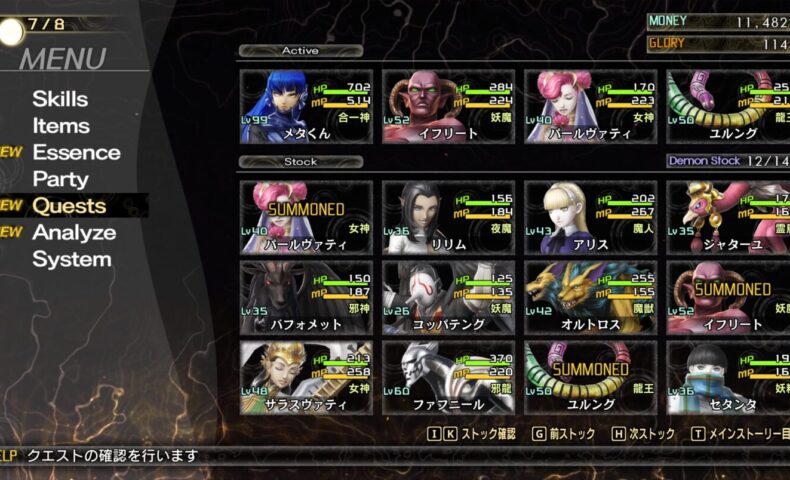Open the Skills menu entry
790x480 pixels.
coord(60,99)
